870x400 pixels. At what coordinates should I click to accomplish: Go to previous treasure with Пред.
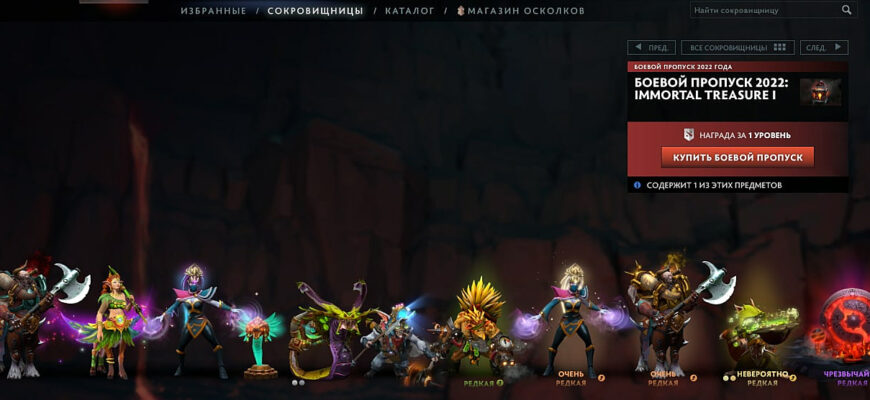(651, 47)
